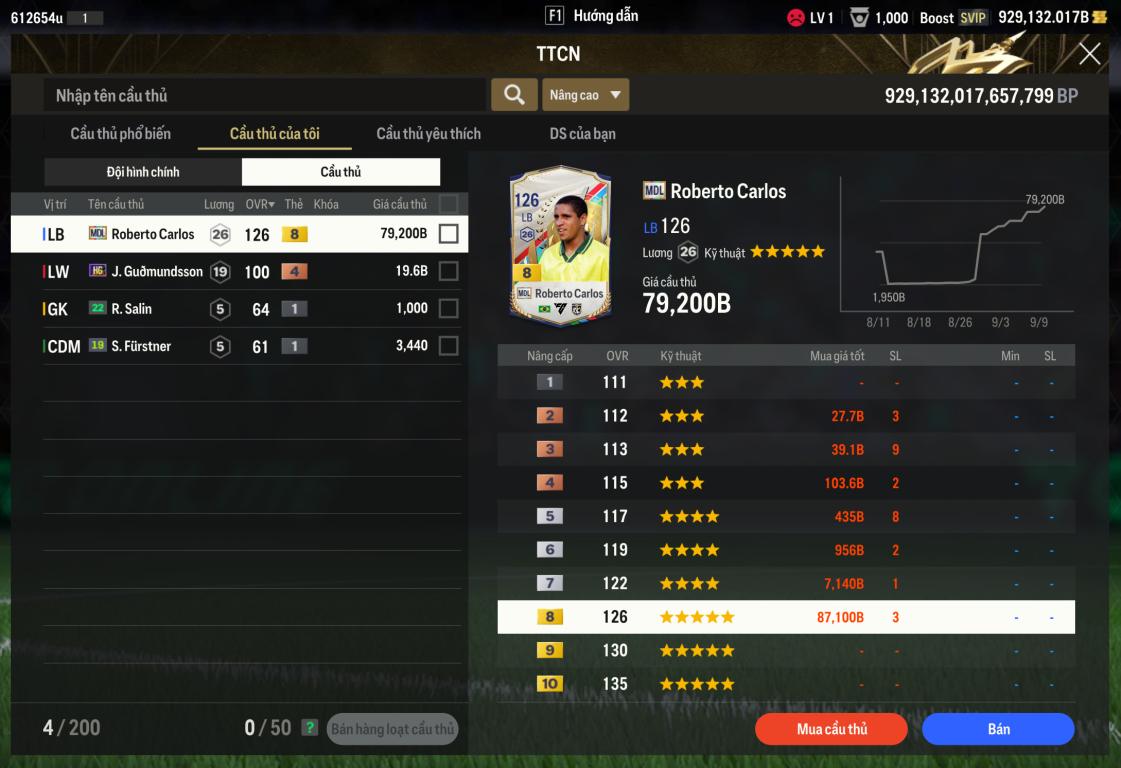Close the TTCN window
This screenshot has width=1121, height=768.
pos(1089,54)
